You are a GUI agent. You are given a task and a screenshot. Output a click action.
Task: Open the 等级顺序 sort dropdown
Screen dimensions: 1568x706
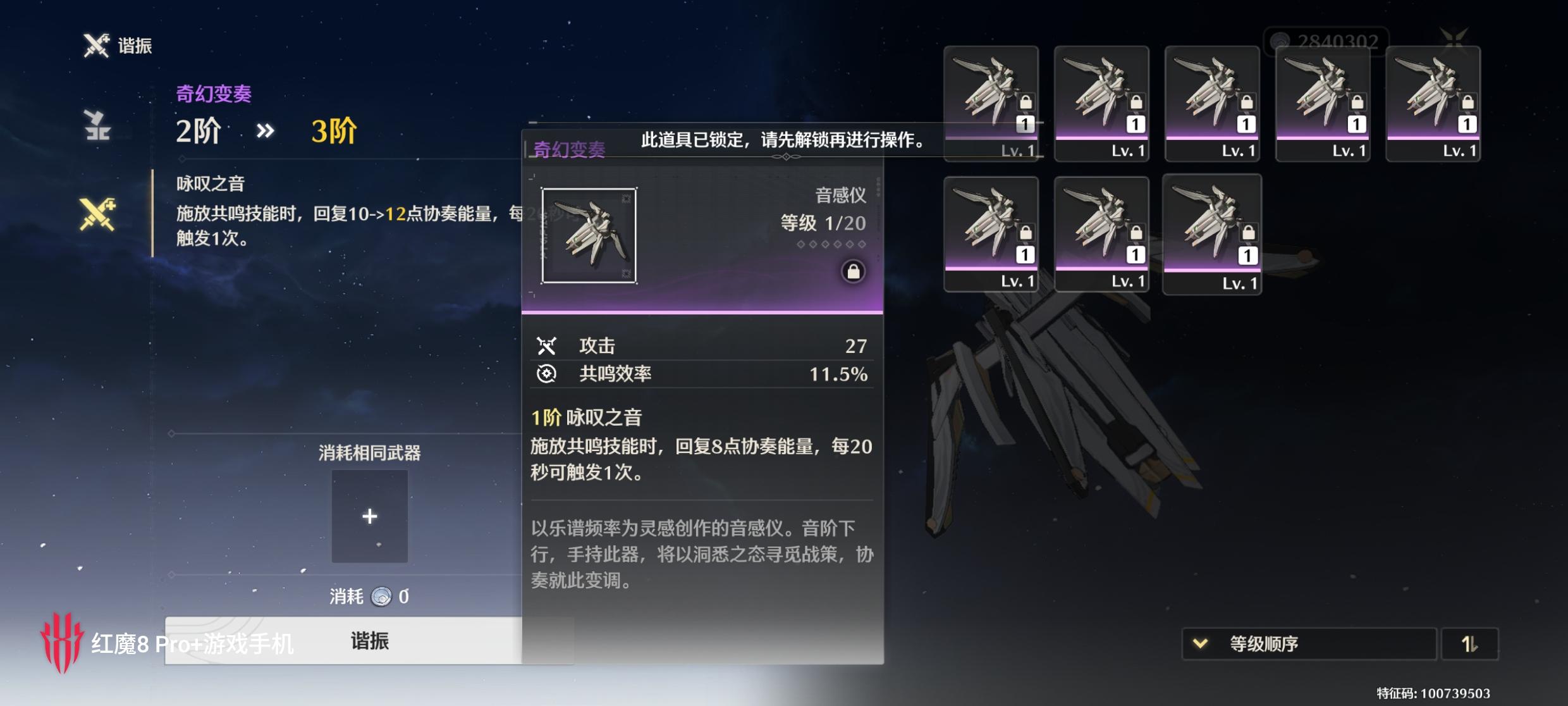(x=1309, y=643)
